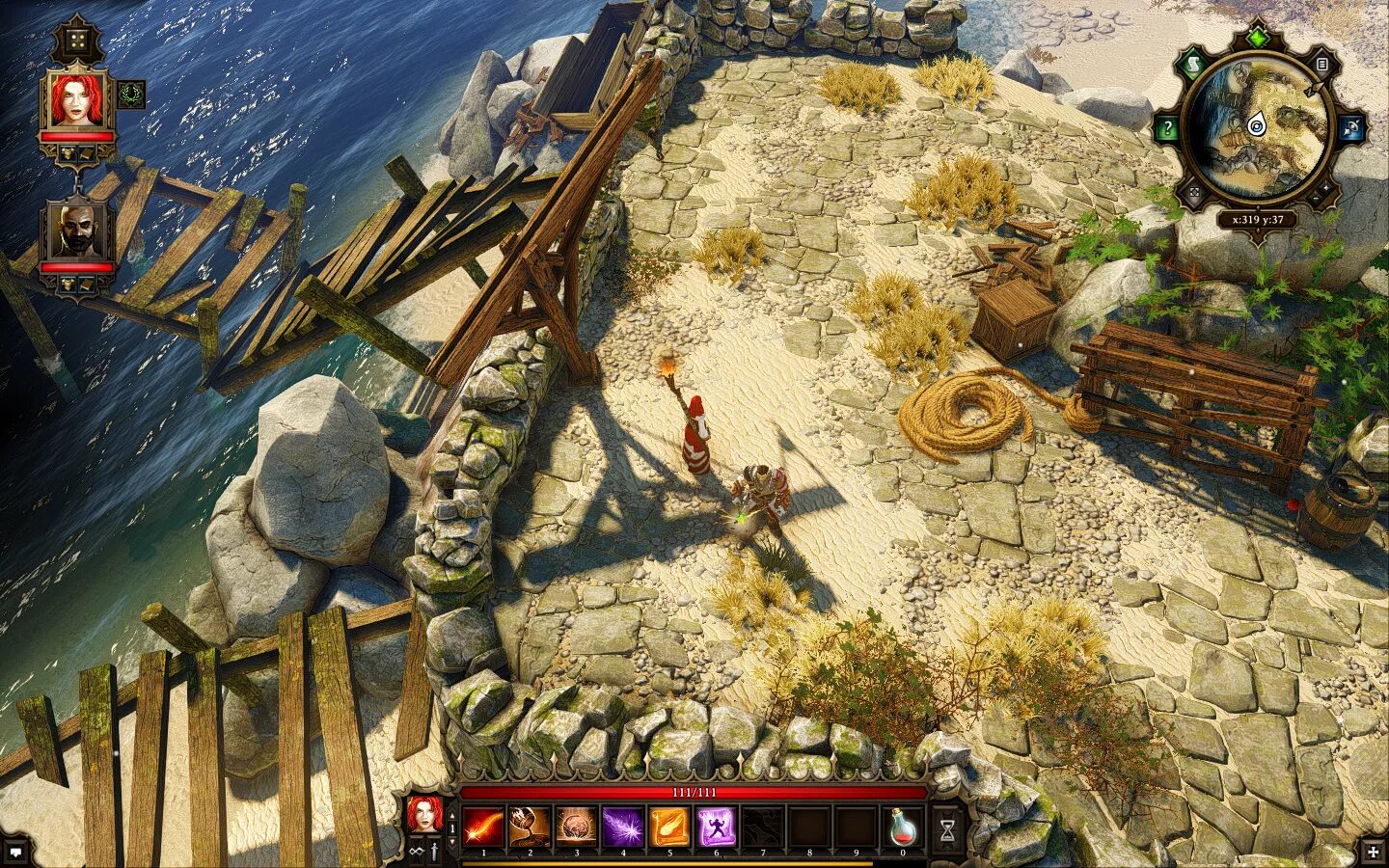This screenshot has width=1389, height=868.
Task: Click the hotbar character portrait
Action: click(x=424, y=815)
